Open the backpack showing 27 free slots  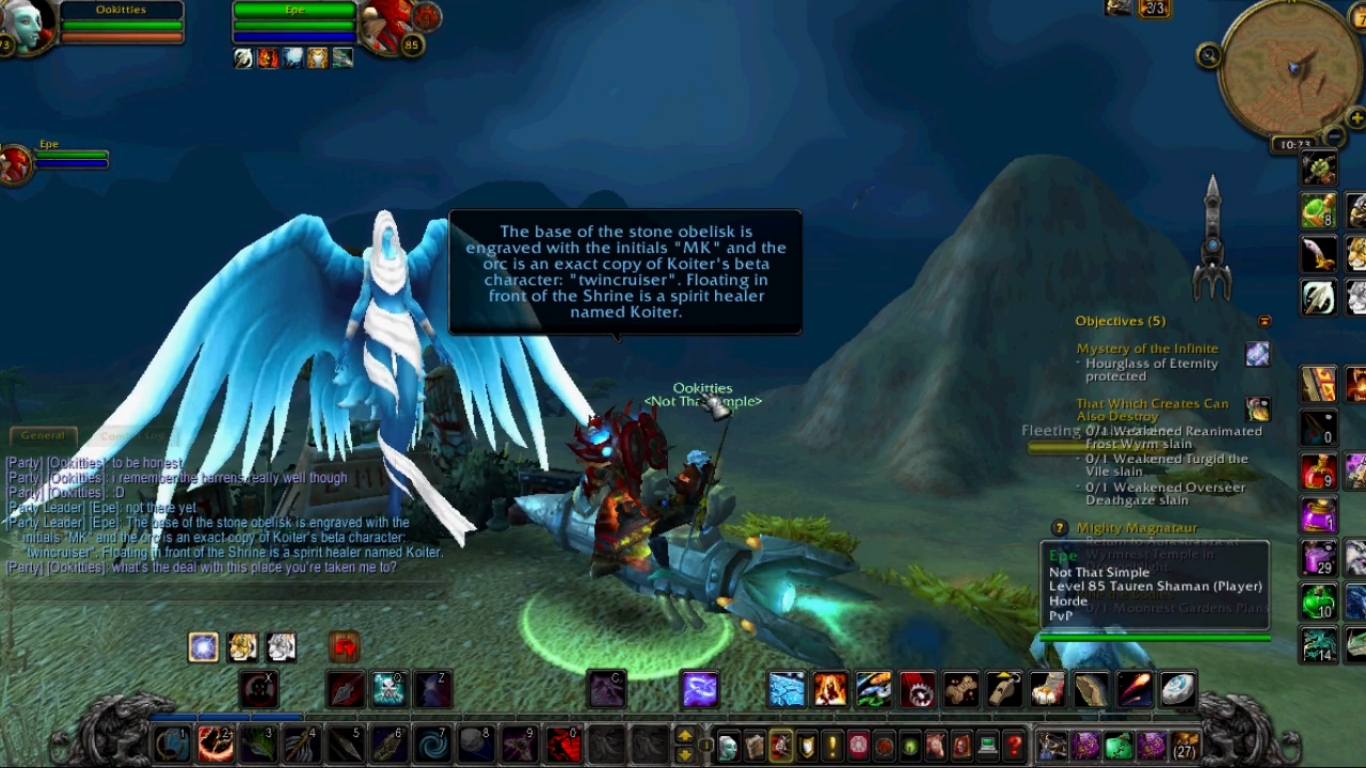(x=1185, y=745)
